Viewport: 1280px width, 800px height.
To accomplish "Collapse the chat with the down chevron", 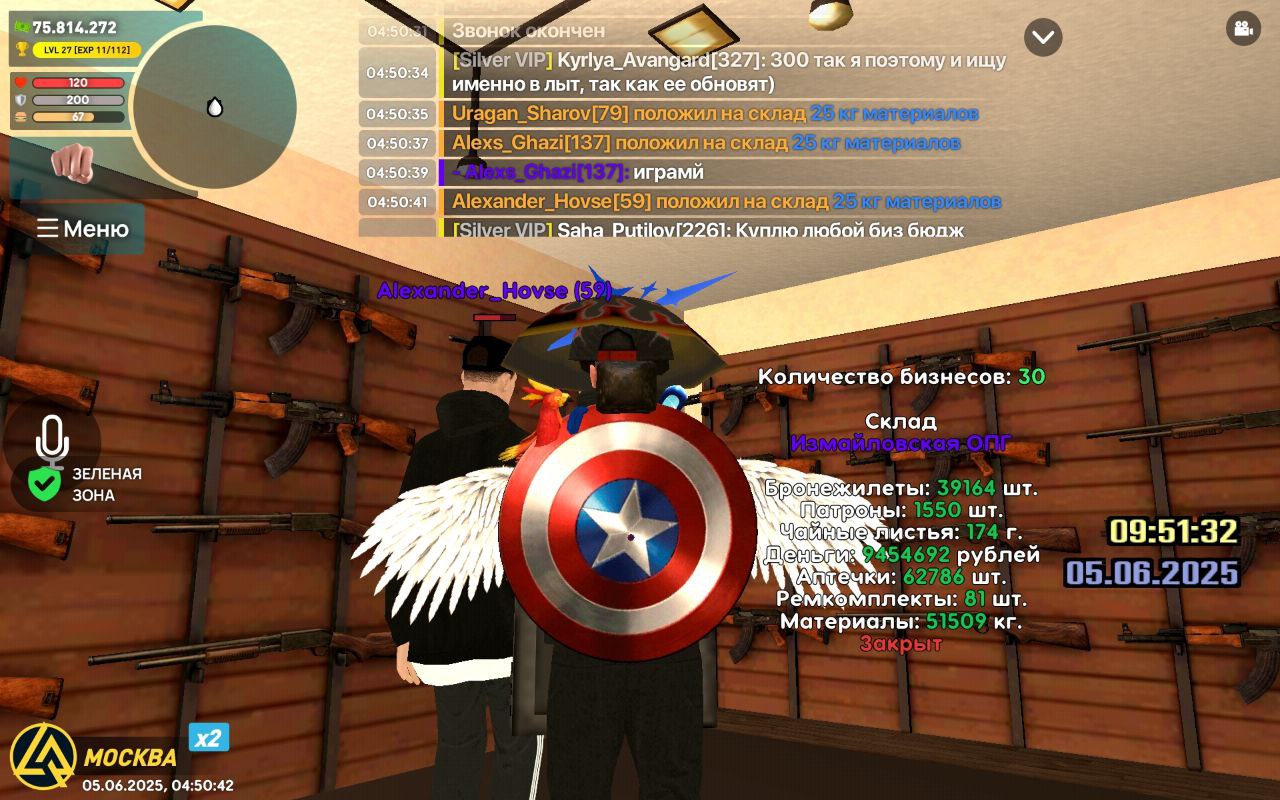I will point(1043,38).
